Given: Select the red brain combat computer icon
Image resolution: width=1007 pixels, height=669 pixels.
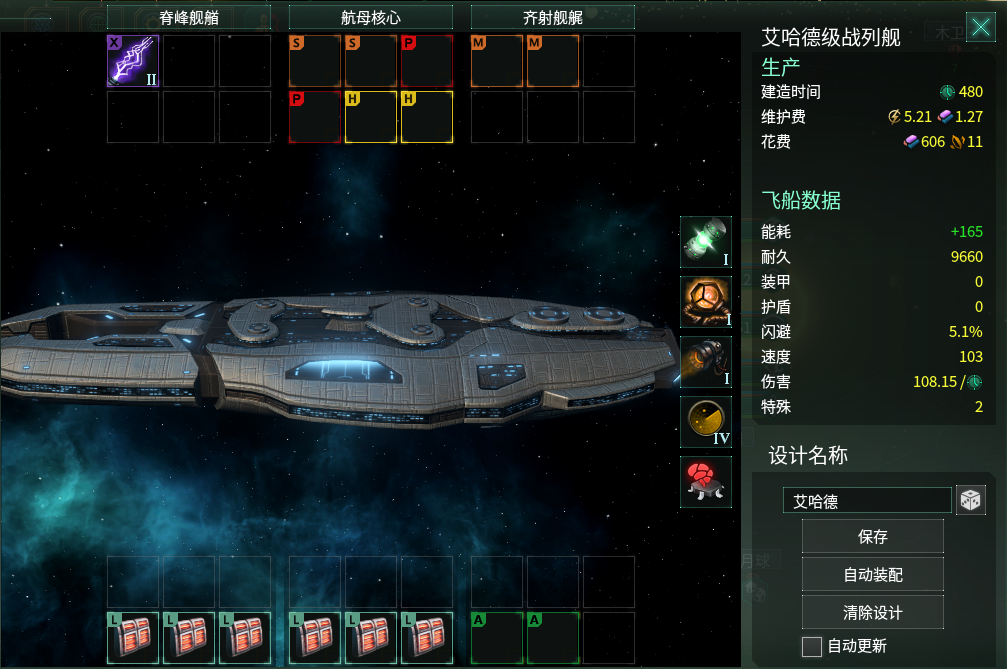Looking at the screenshot, I should point(706,482).
